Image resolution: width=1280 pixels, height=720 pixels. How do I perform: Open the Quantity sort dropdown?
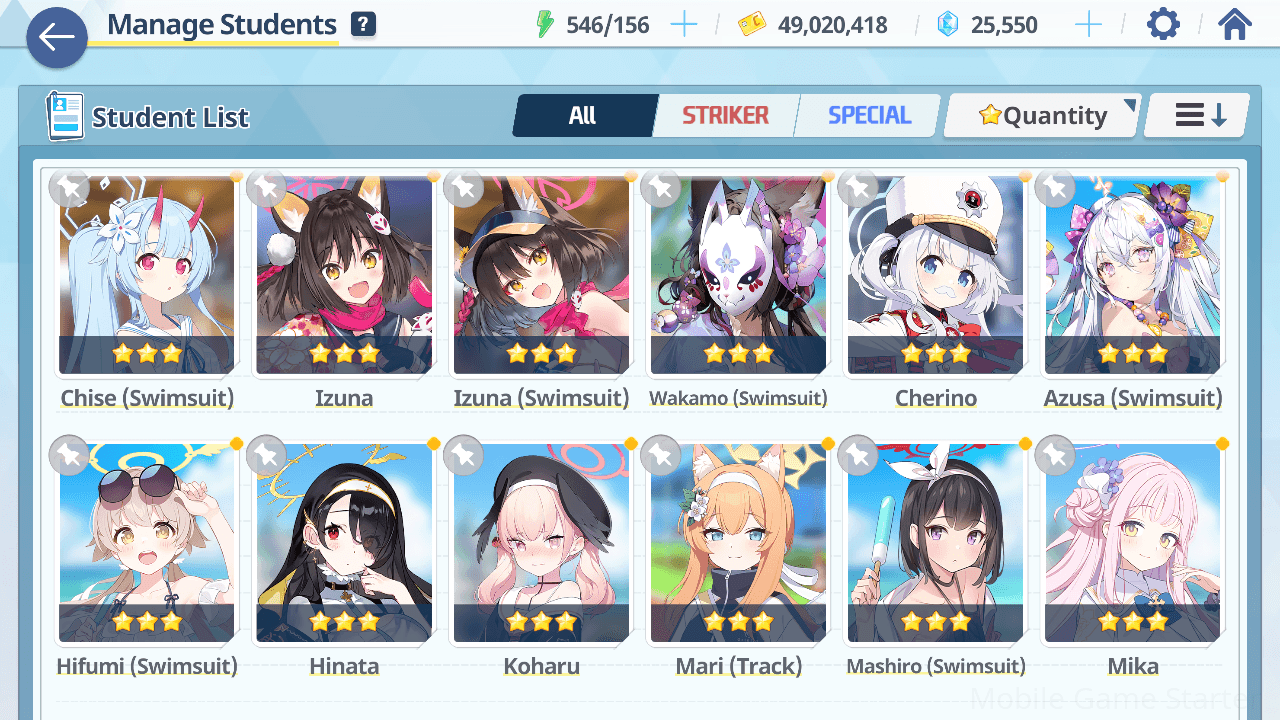(x=1042, y=116)
